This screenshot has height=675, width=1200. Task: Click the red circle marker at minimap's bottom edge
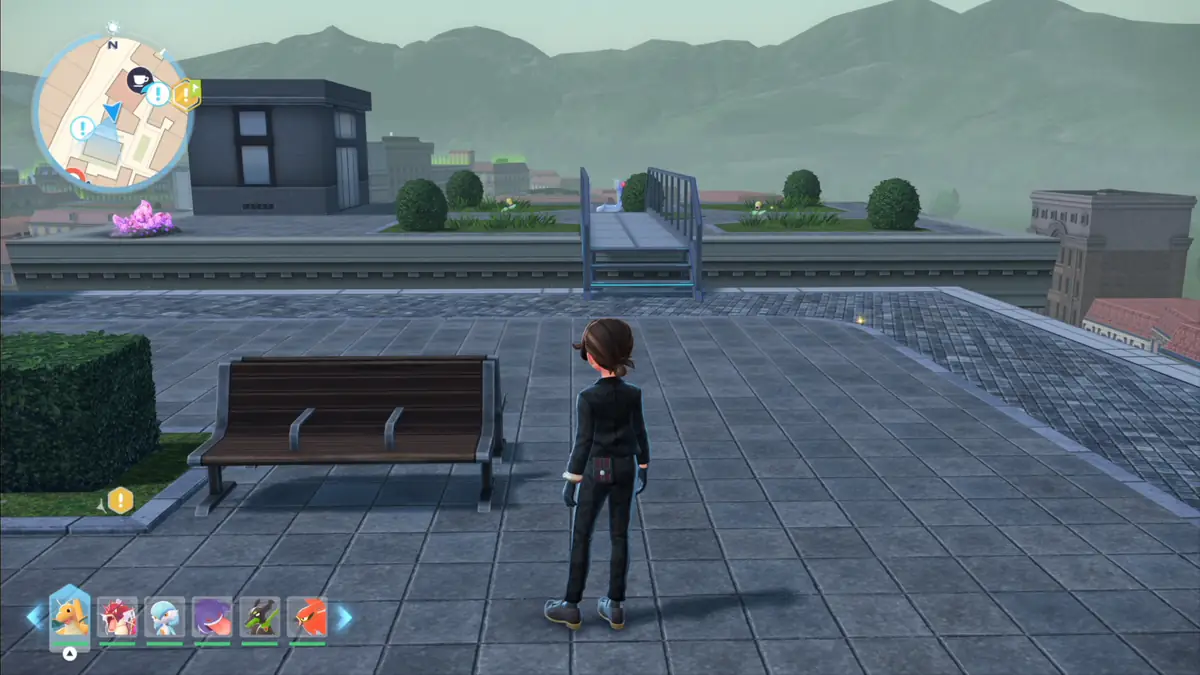[79, 176]
